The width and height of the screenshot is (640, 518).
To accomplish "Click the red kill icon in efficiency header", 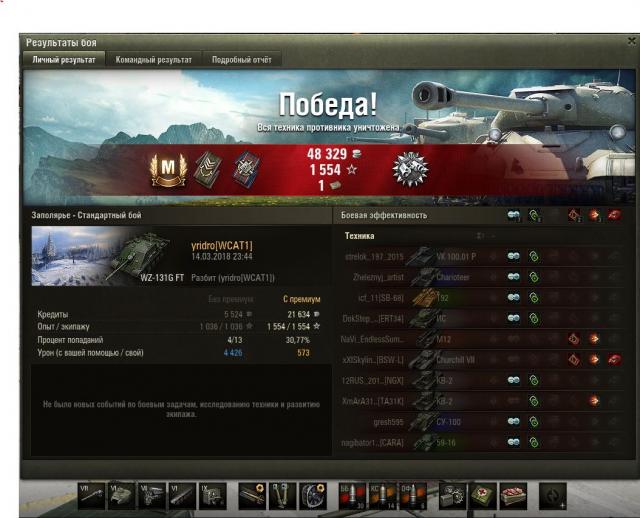I will tap(614, 215).
